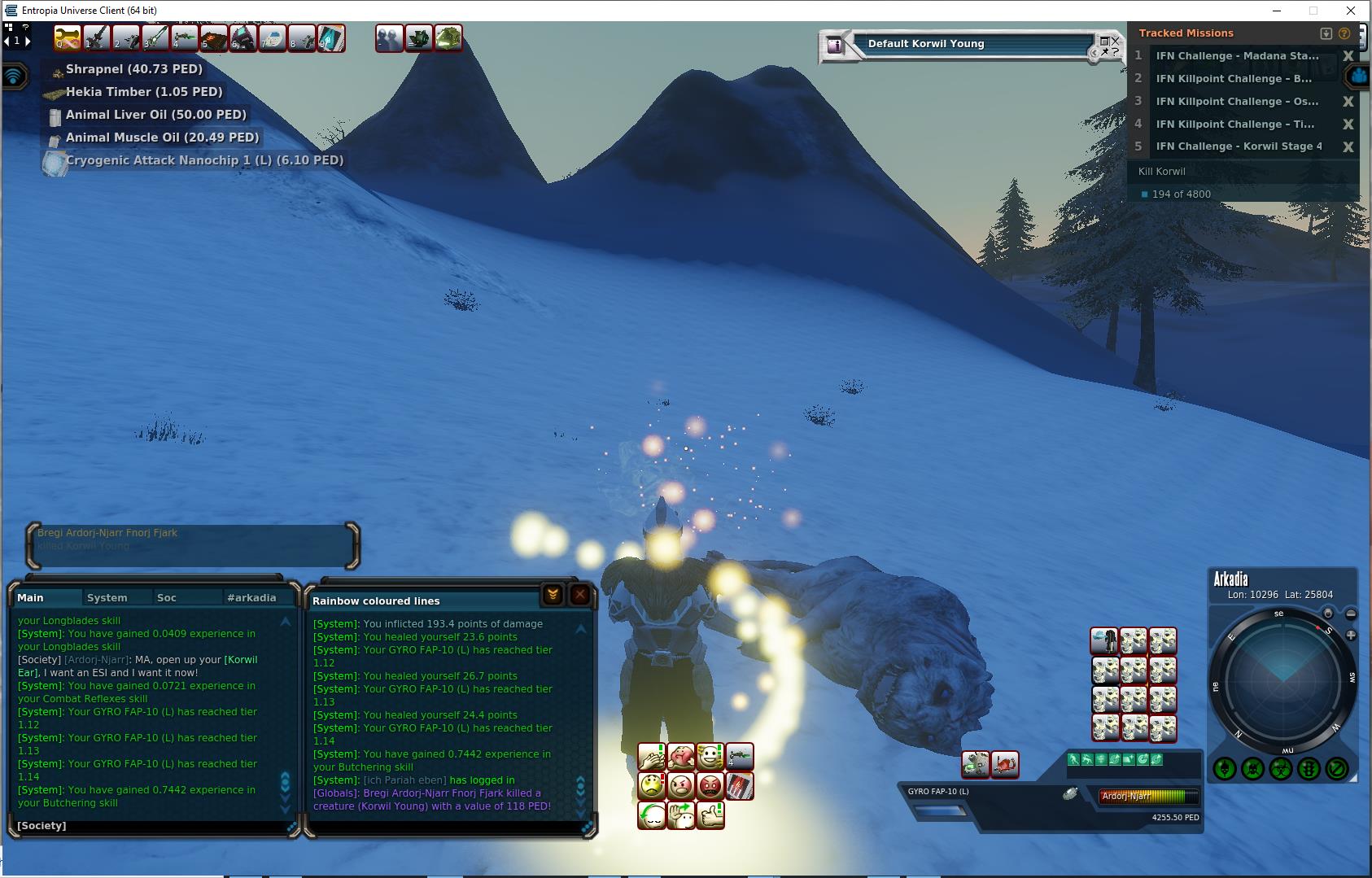Select the IFN Challenge - Madana mission row

[x=1237, y=56]
